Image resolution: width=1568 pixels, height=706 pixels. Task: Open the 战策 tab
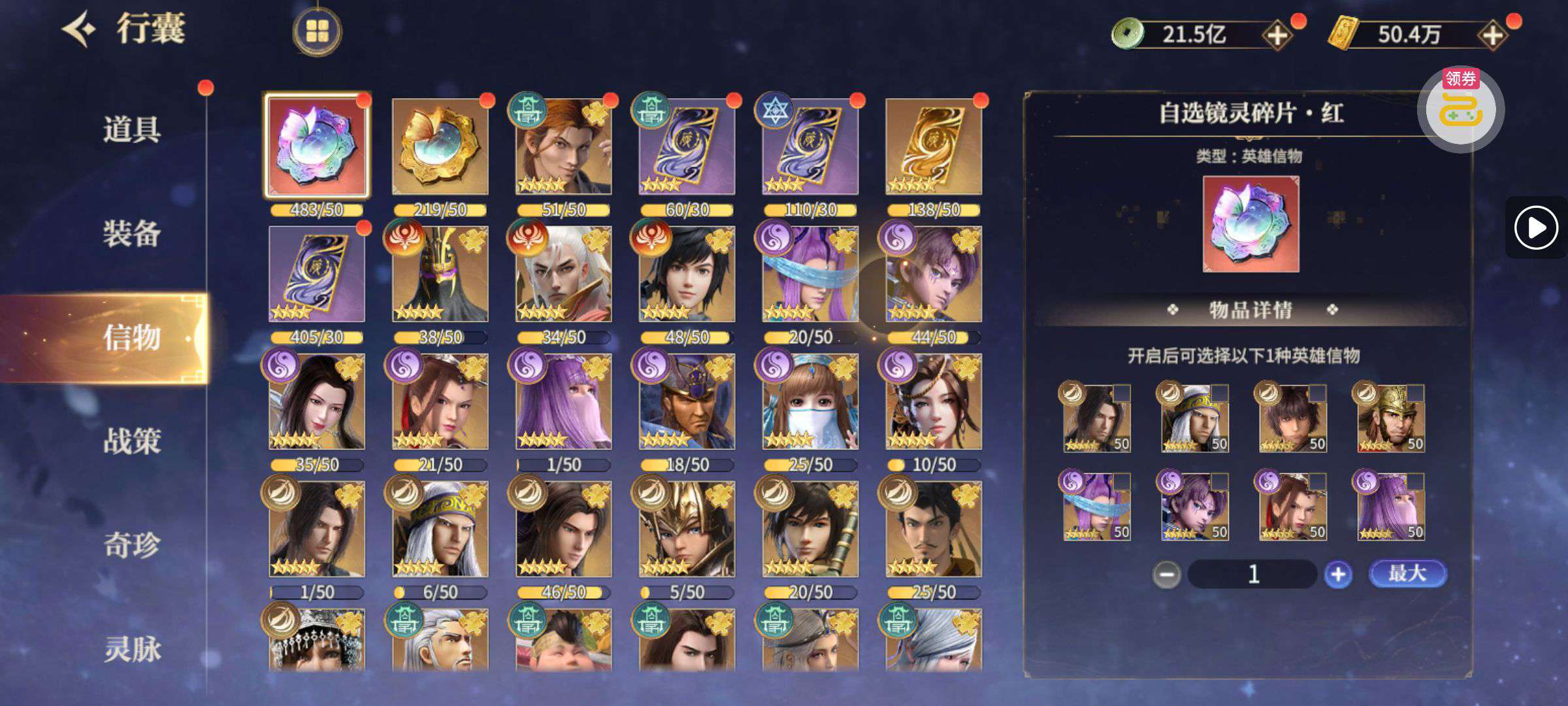tap(131, 441)
